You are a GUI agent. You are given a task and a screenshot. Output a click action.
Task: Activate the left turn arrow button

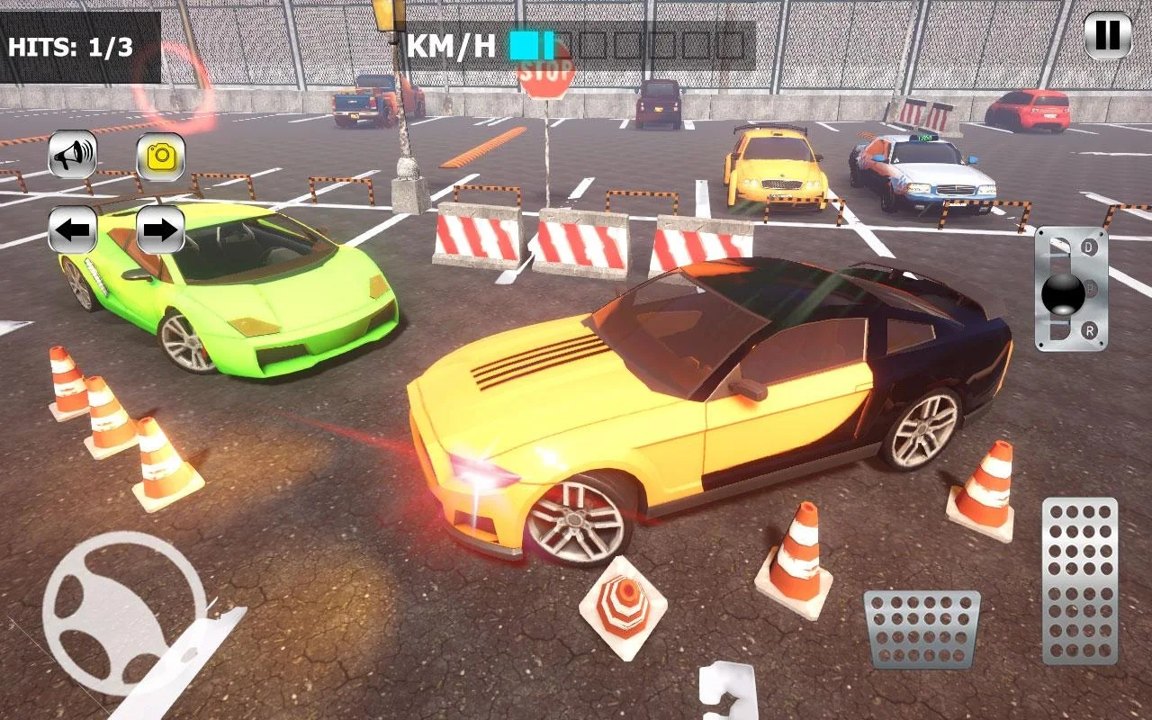click(73, 230)
